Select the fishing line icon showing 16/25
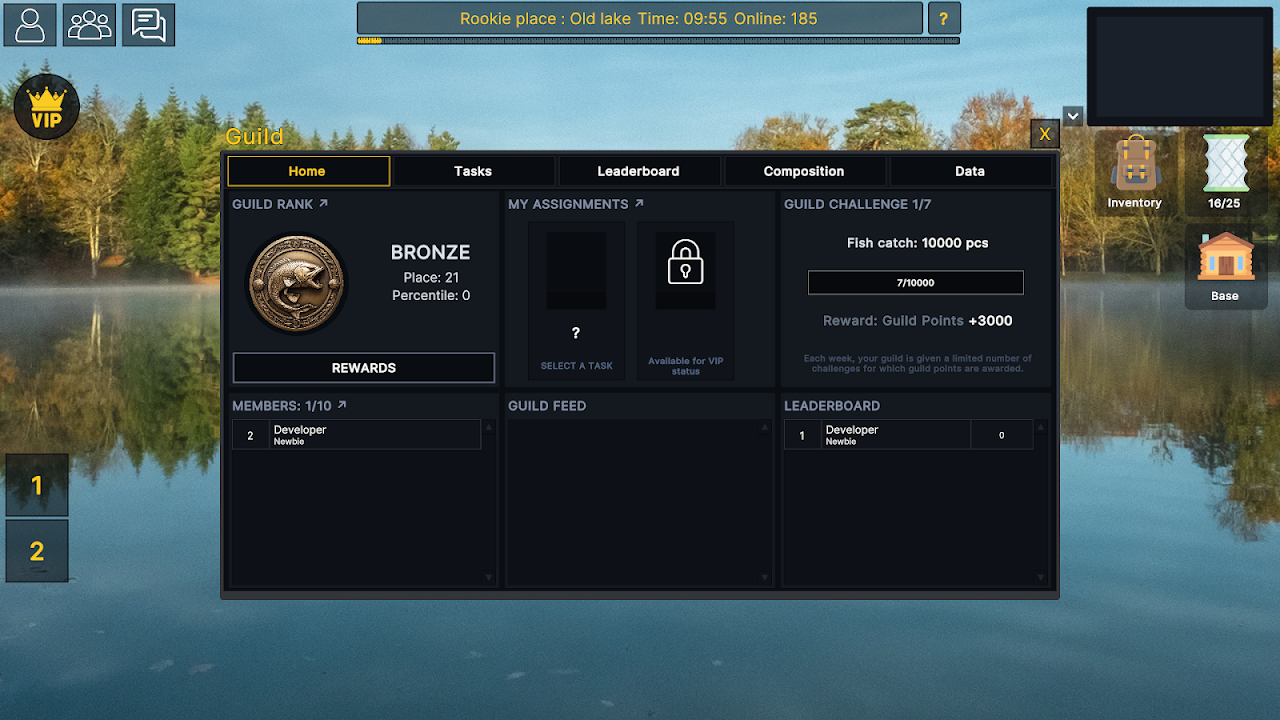 1225,170
